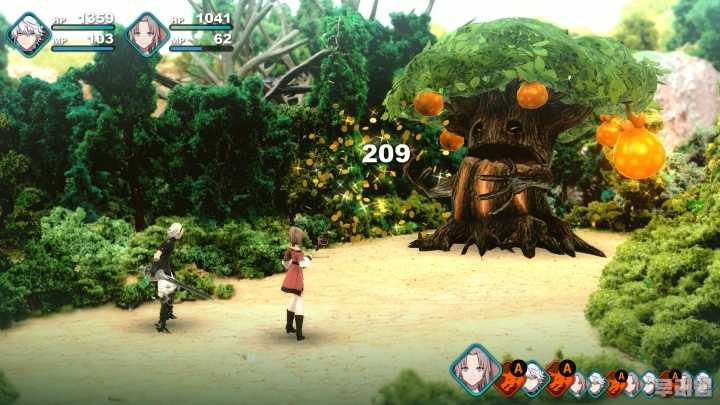Select the brown-haired girl's party portrait
The image size is (720, 405).
click(147, 32)
